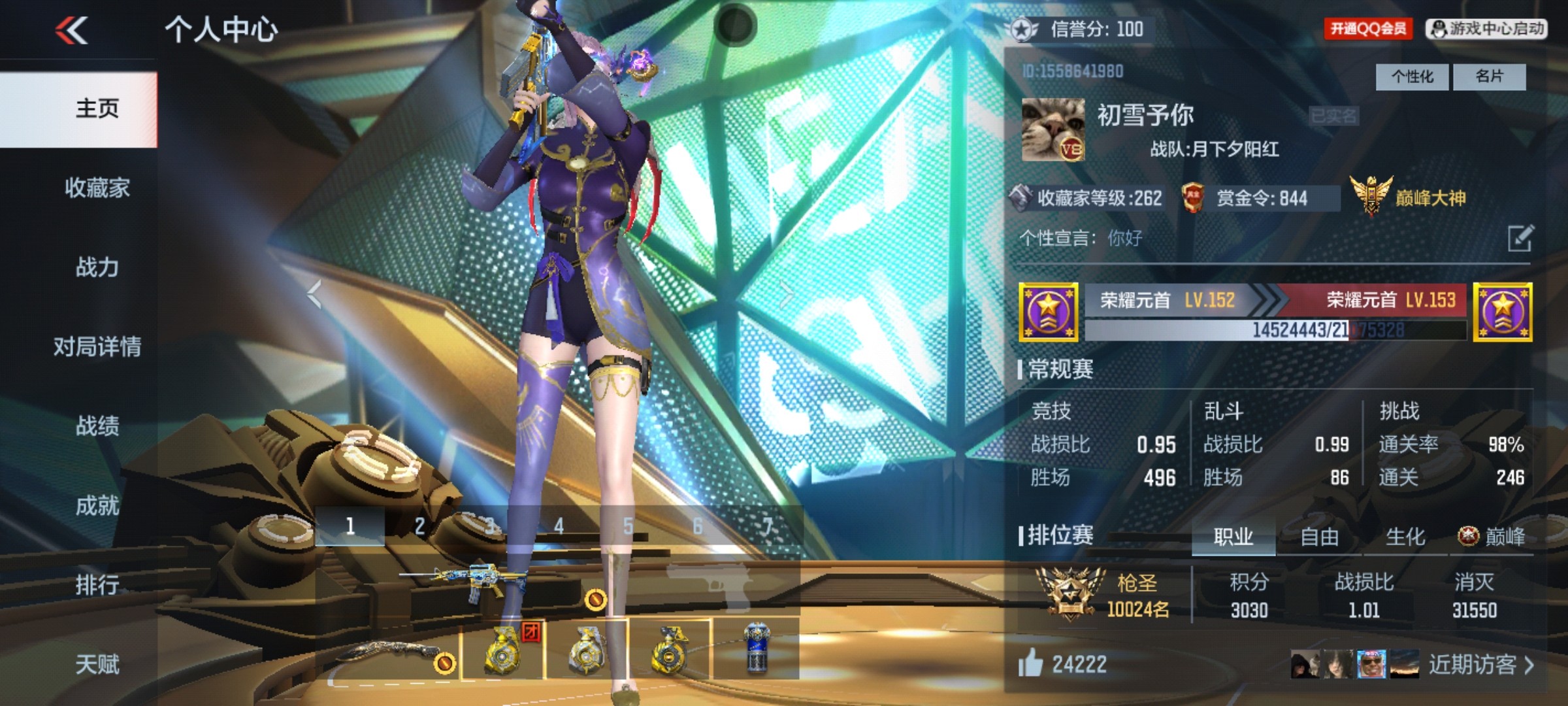
Task: Click the cat player avatar
Action: coord(1053,129)
